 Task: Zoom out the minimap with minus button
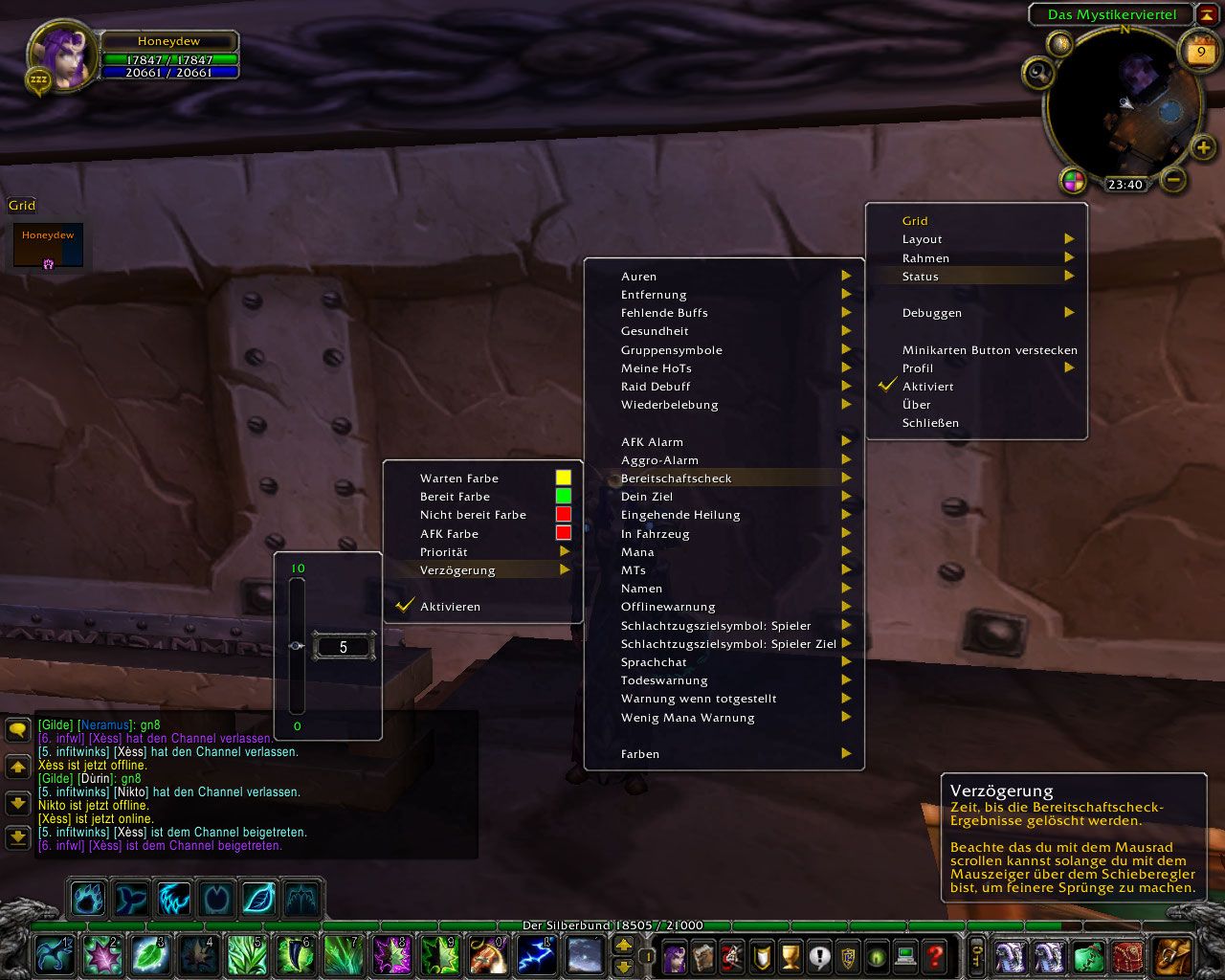click(x=1173, y=179)
